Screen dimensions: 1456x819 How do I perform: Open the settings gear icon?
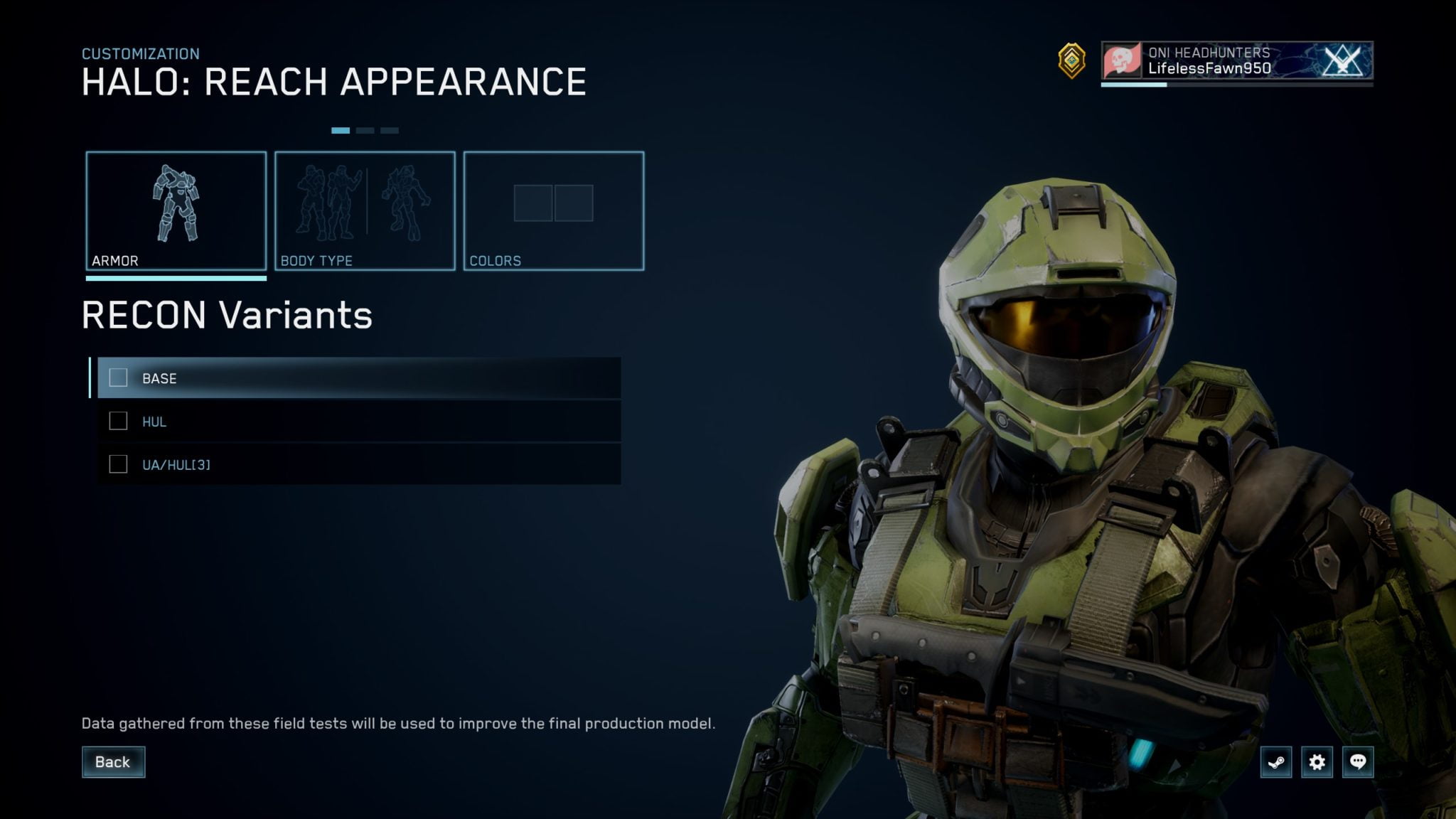tap(1319, 761)
